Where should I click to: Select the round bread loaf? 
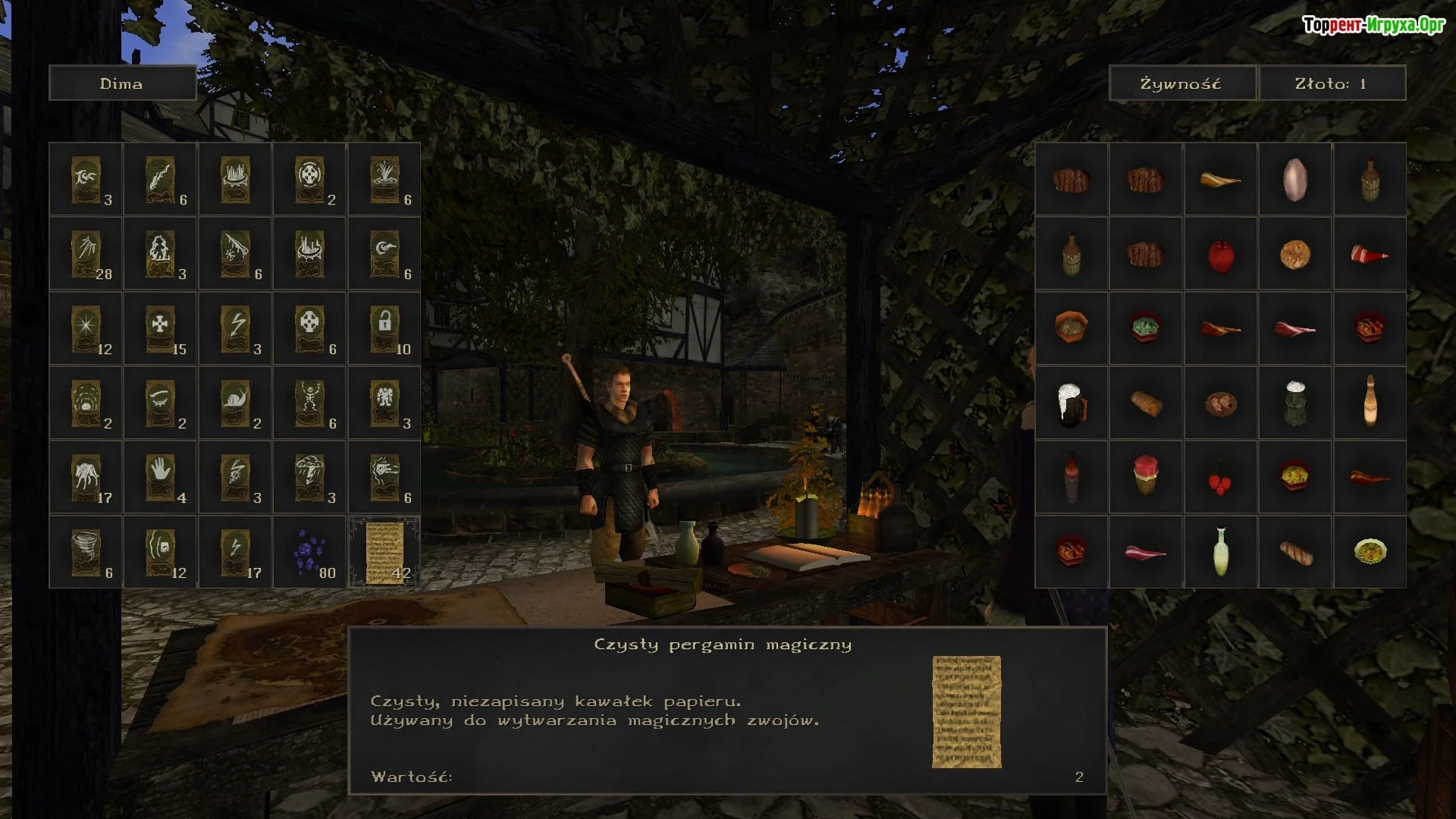pos(1294,255)
